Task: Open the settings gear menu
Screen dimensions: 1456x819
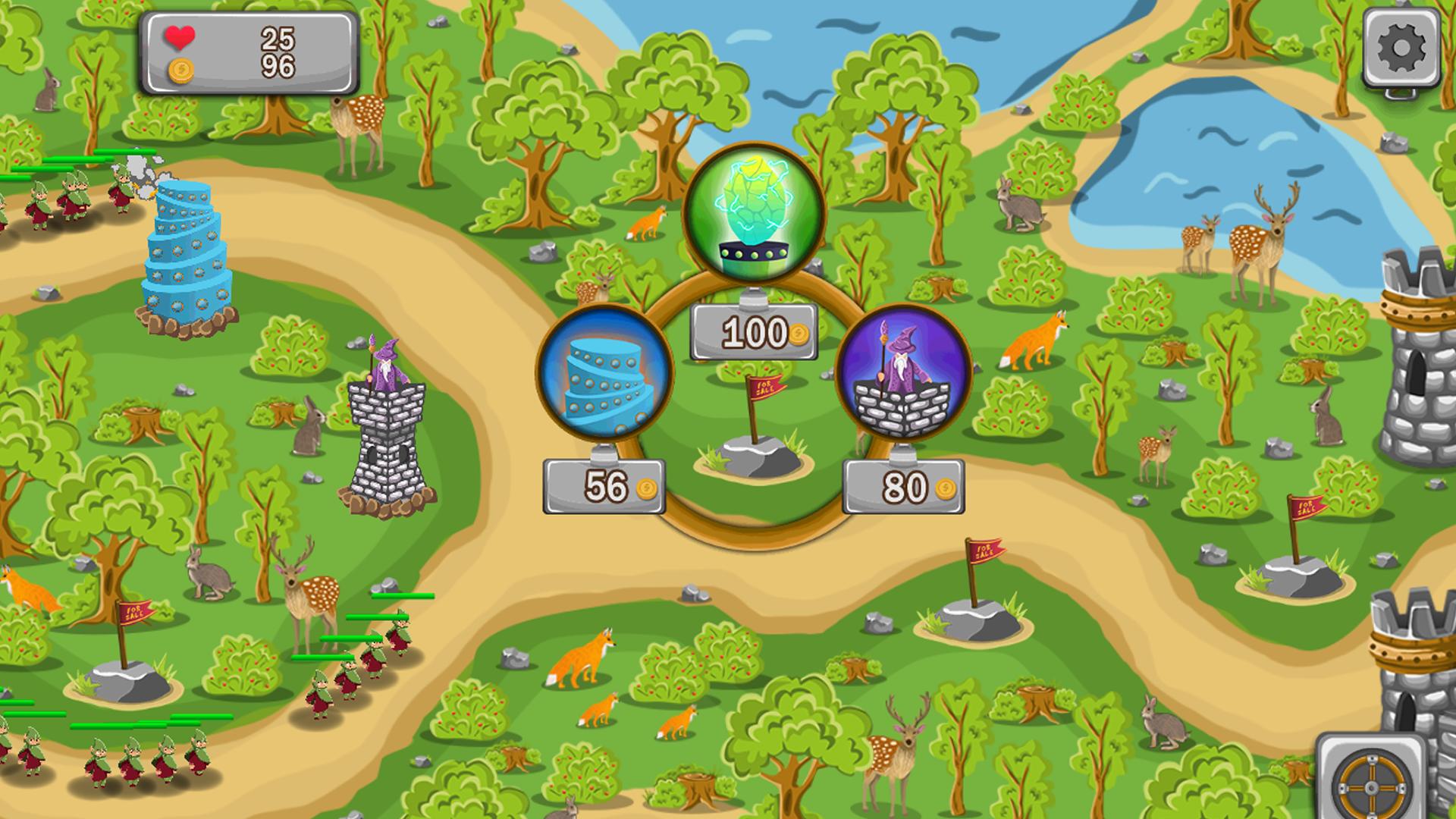Action: point(1401,48)
